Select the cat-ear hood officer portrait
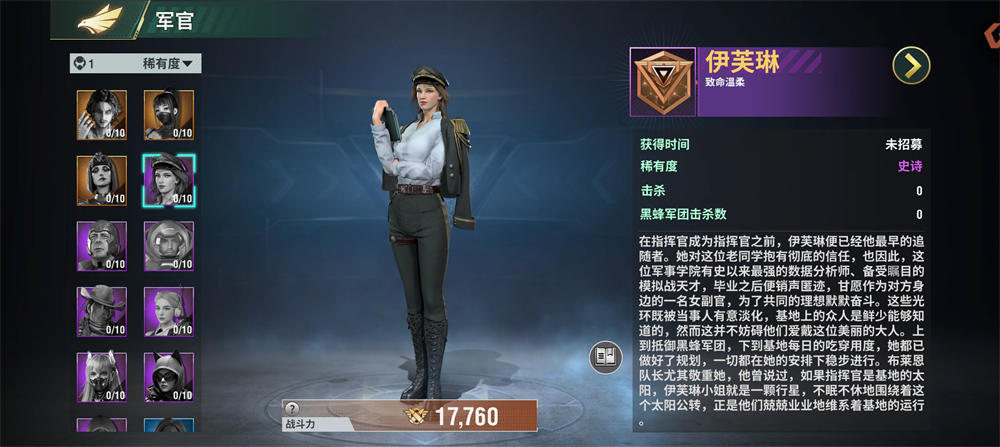The image size is (1000, 447). tap(168, 376)
